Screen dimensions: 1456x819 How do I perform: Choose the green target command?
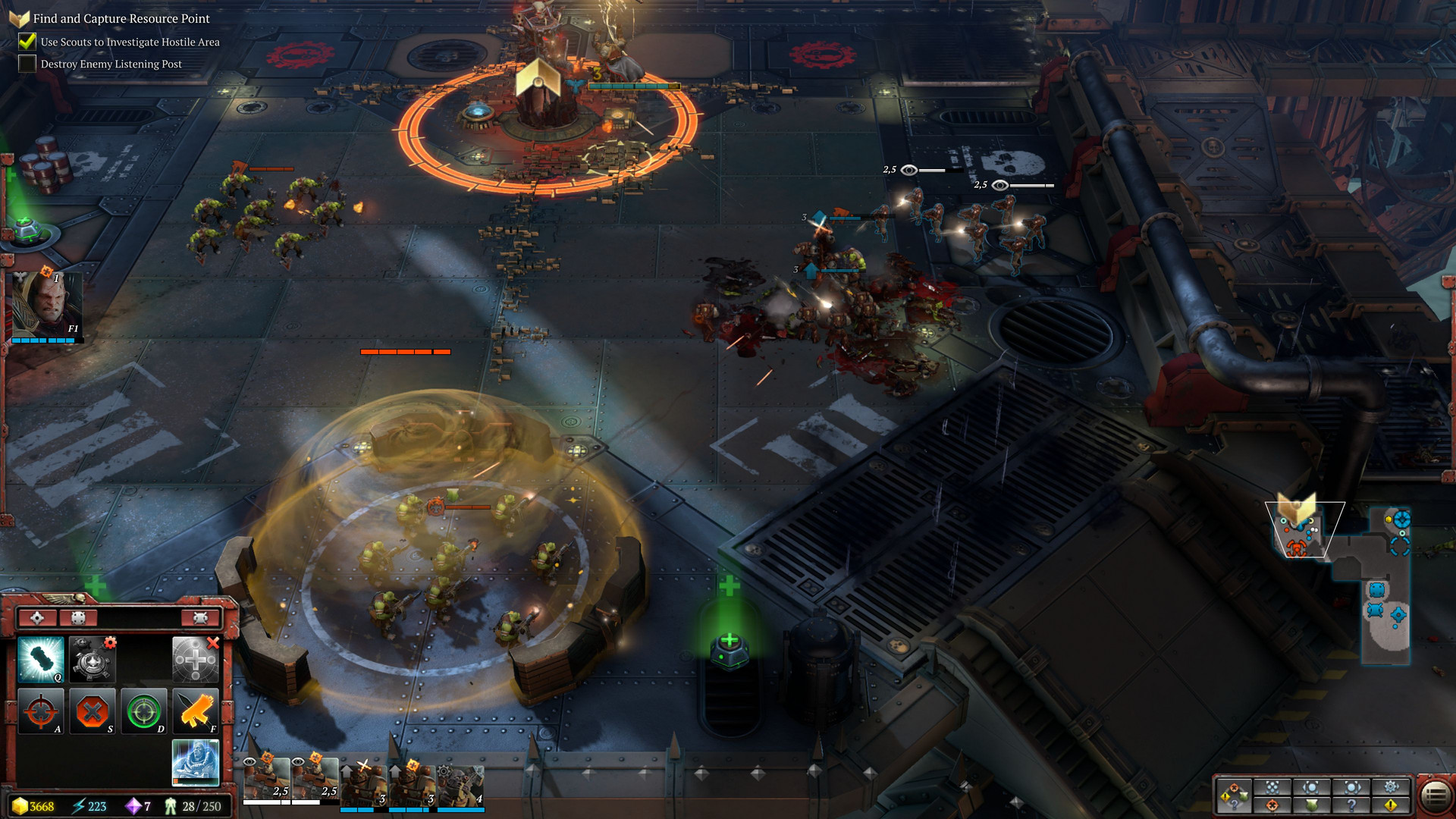tap(143, 711)
